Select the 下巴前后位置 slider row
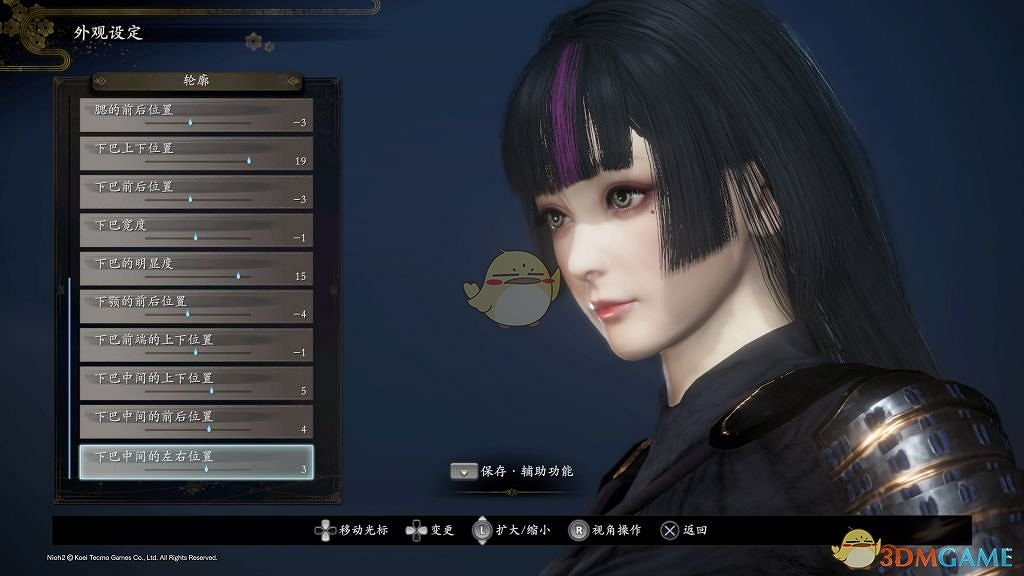 point(196,191)
